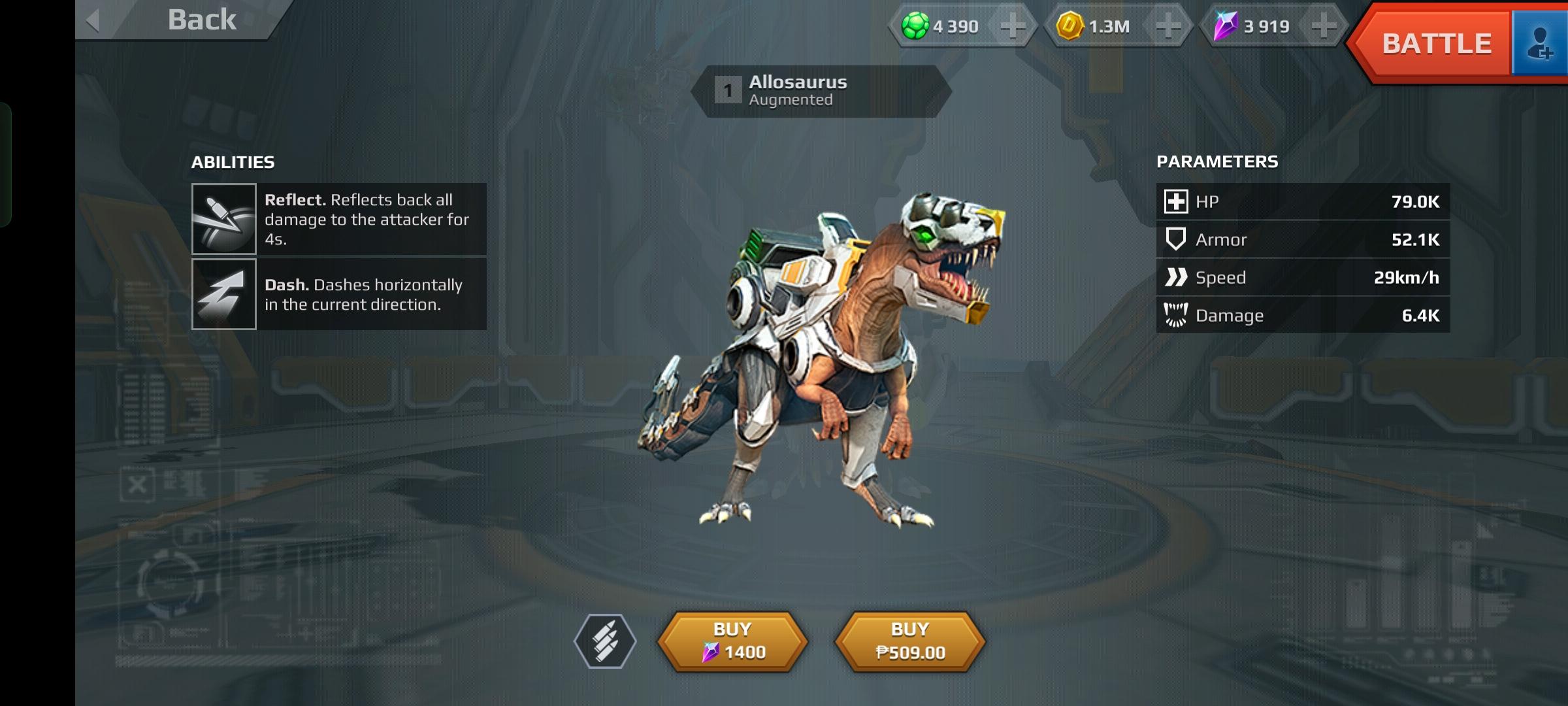Add more gold coins with plus button

(1168, 26)
